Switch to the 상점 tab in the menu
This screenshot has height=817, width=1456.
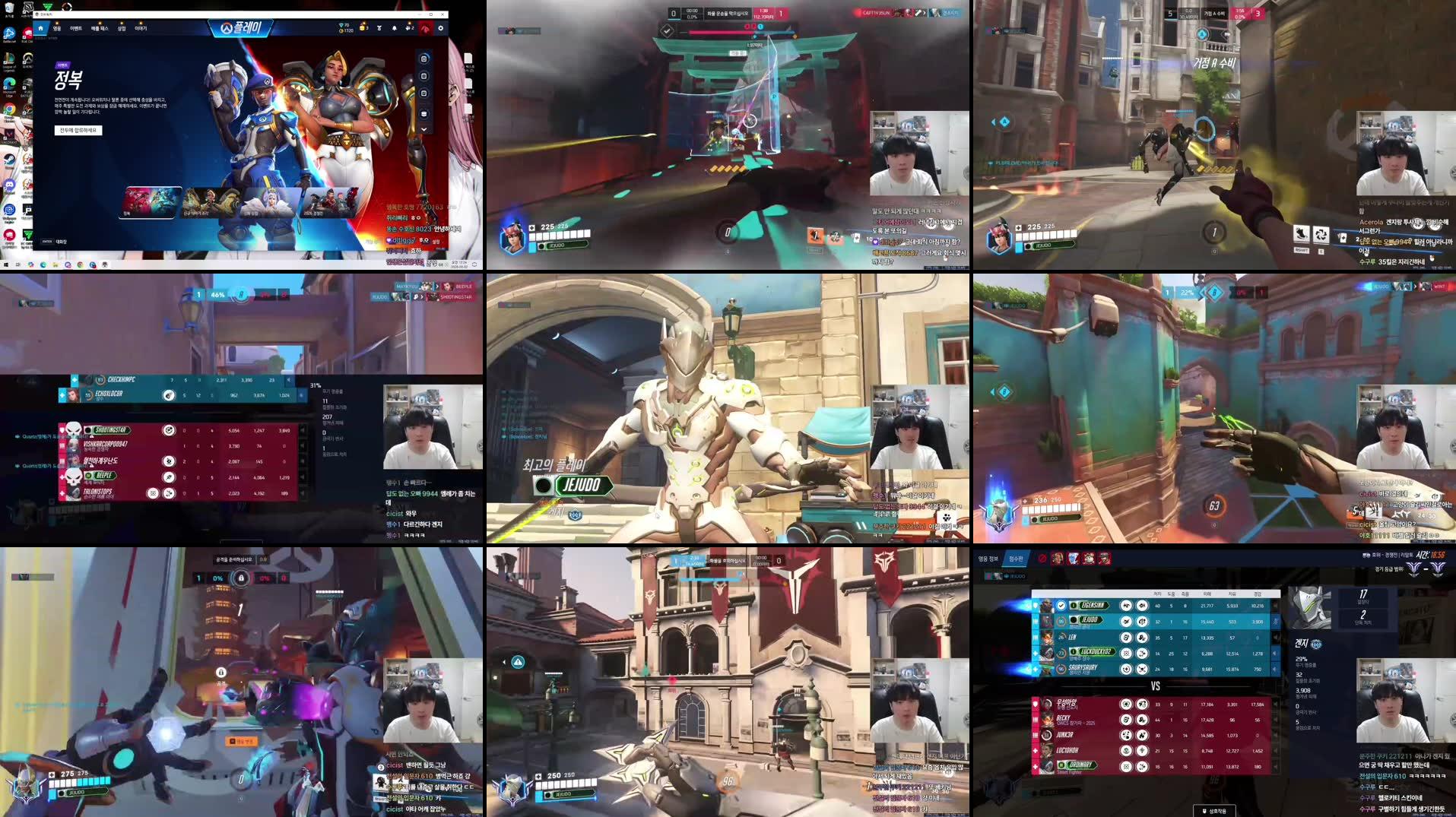pyautogui.click(x=122, y=29)
